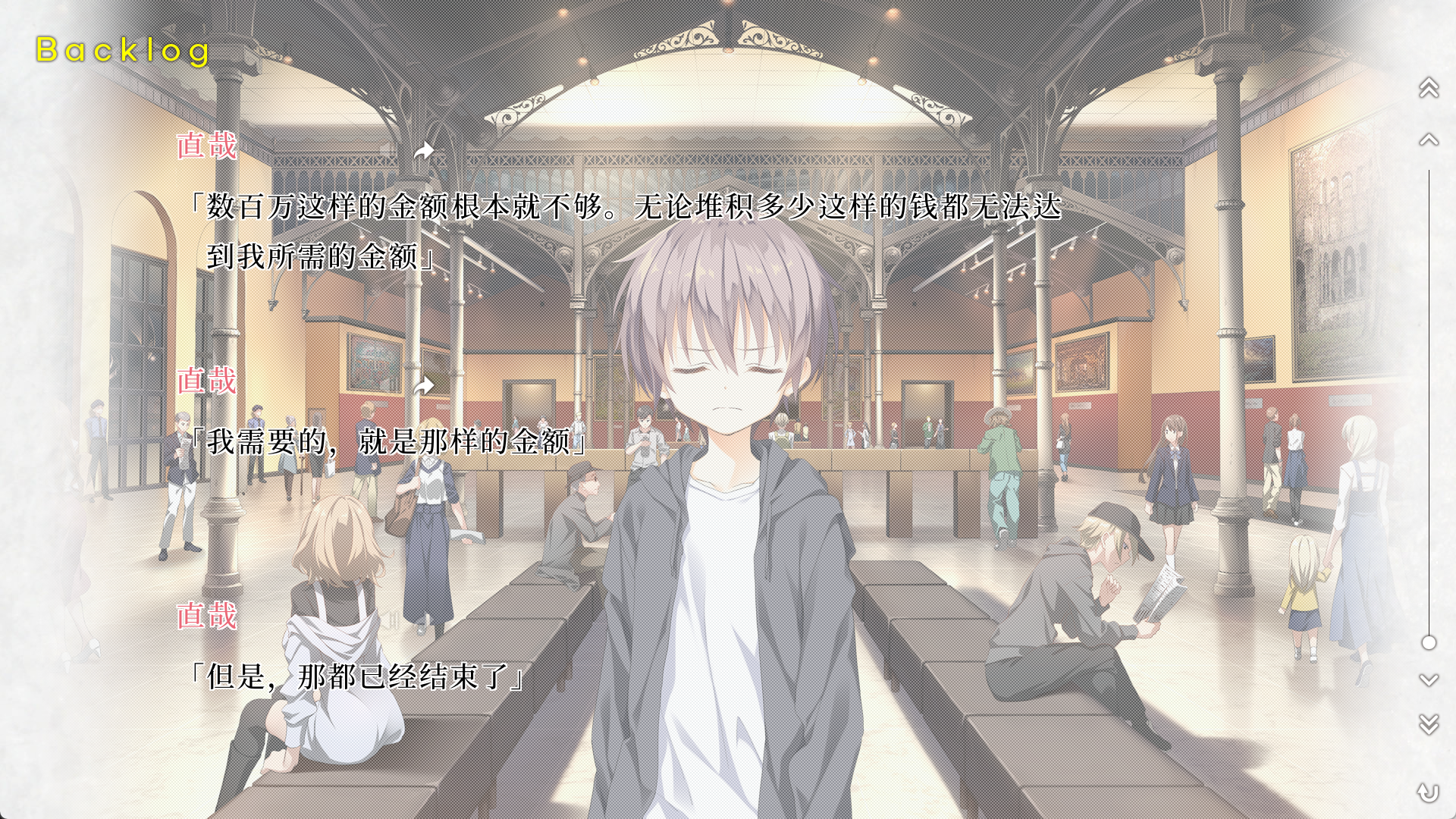Click the single up arrow scroll button
This screenshot has width=1456, height=819.
[x=1429, y=140]
